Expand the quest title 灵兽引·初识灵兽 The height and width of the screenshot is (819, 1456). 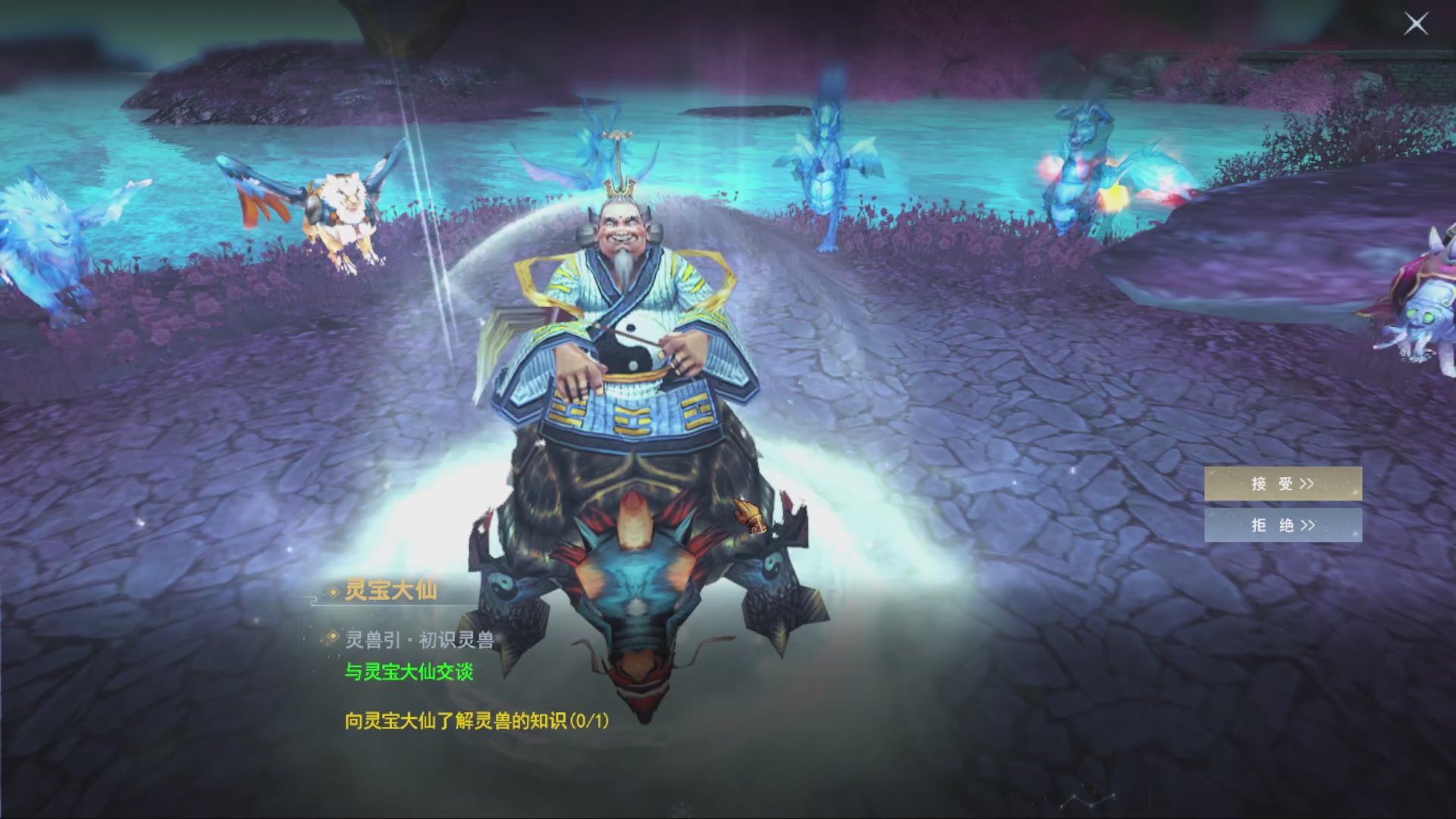[421, 639]
